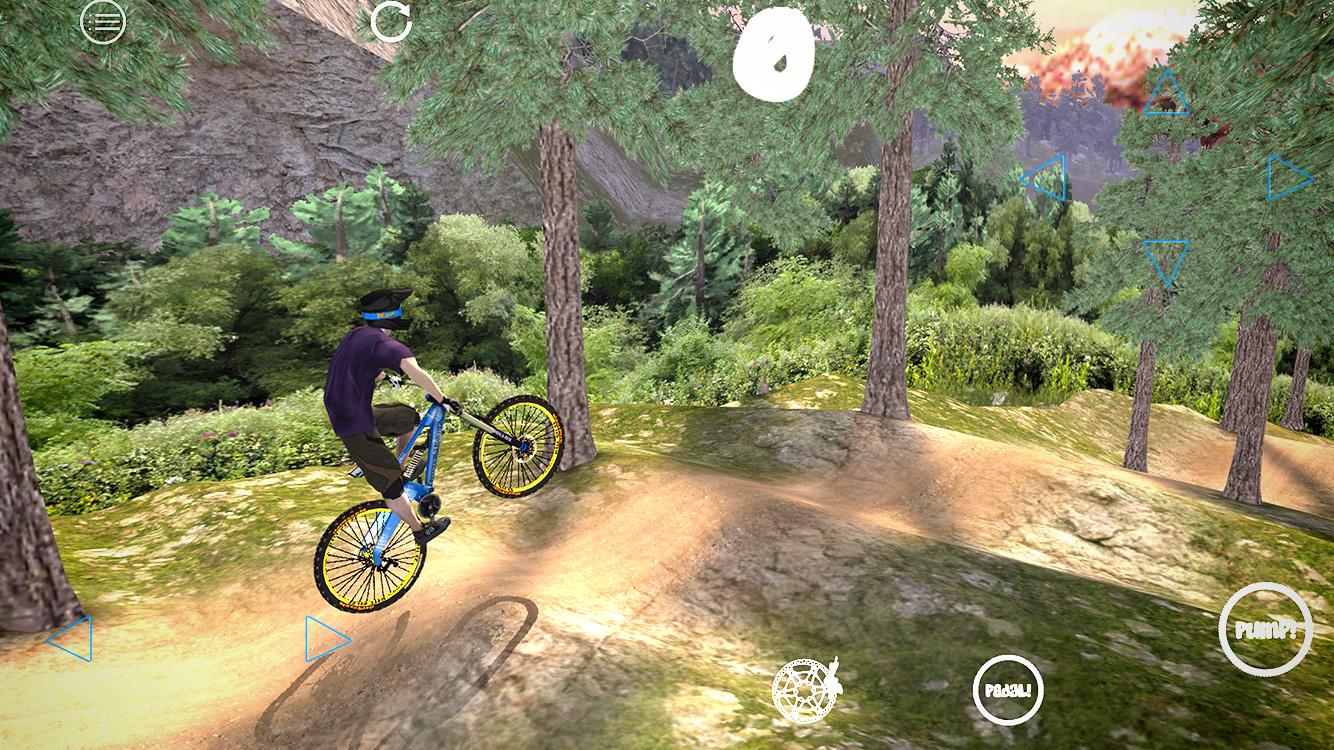Open the game menu with the hamburger icon
Viewport: 1334px width, 750px height.
101,22
